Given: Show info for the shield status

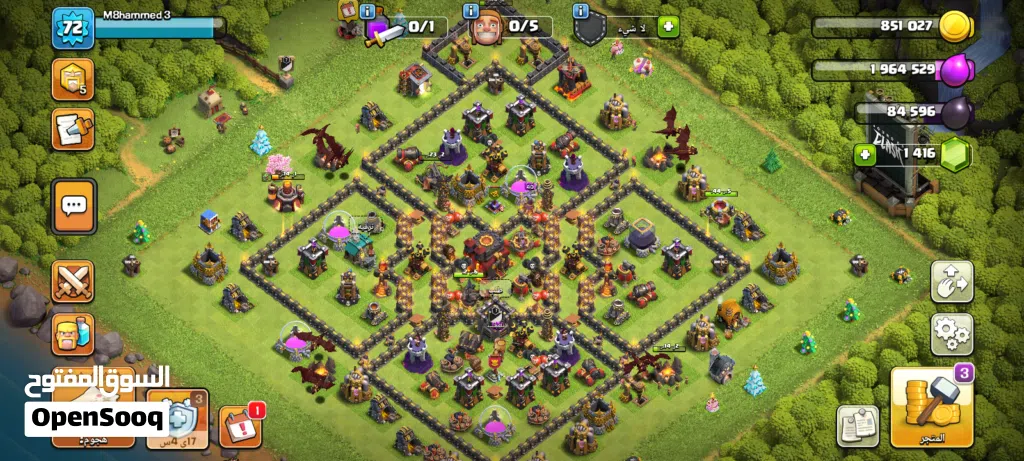Looking at the screenshot, I should [580, 11].
